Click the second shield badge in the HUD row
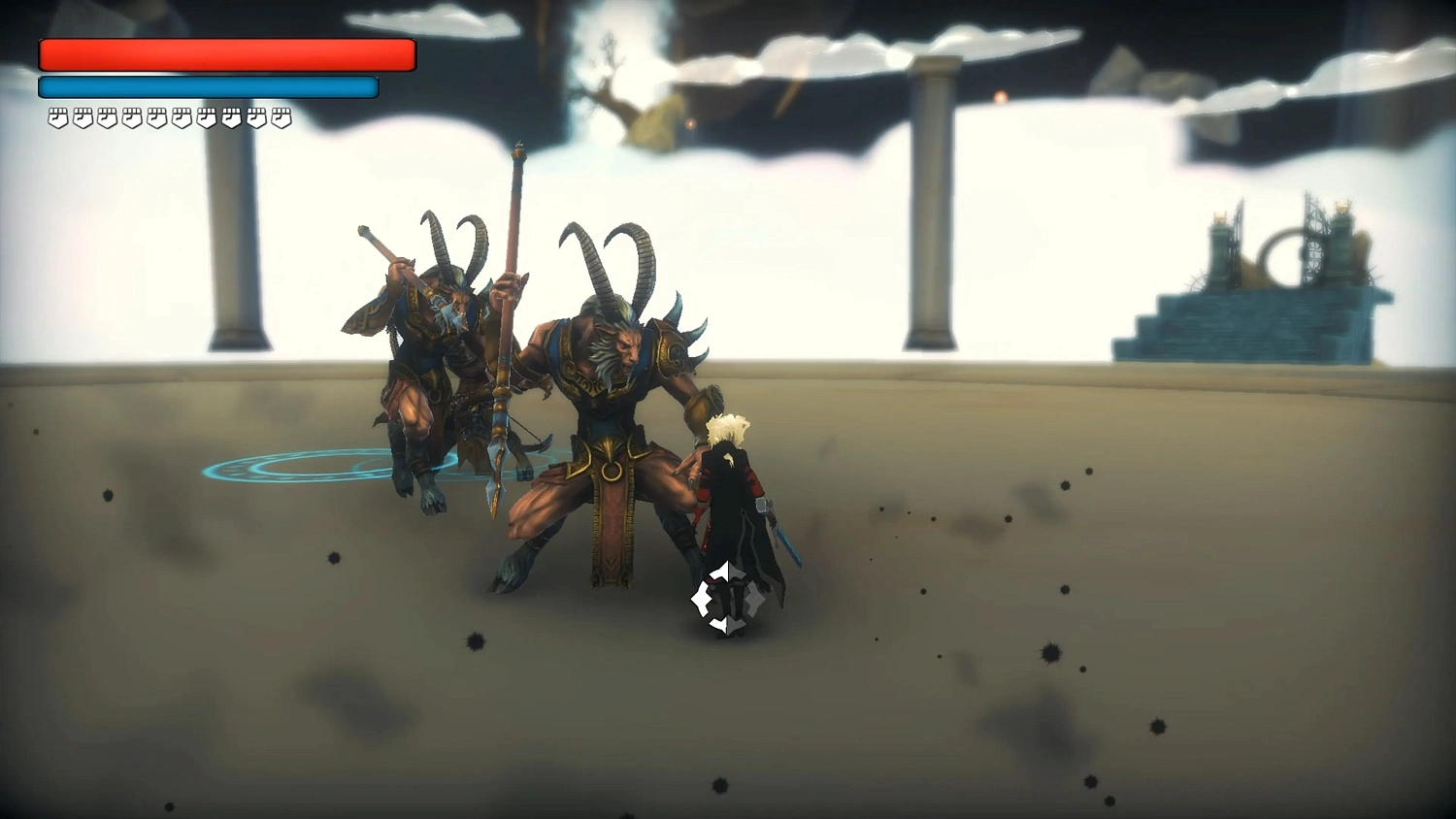This screenshot has width=1456, height=819. [83, 118]
